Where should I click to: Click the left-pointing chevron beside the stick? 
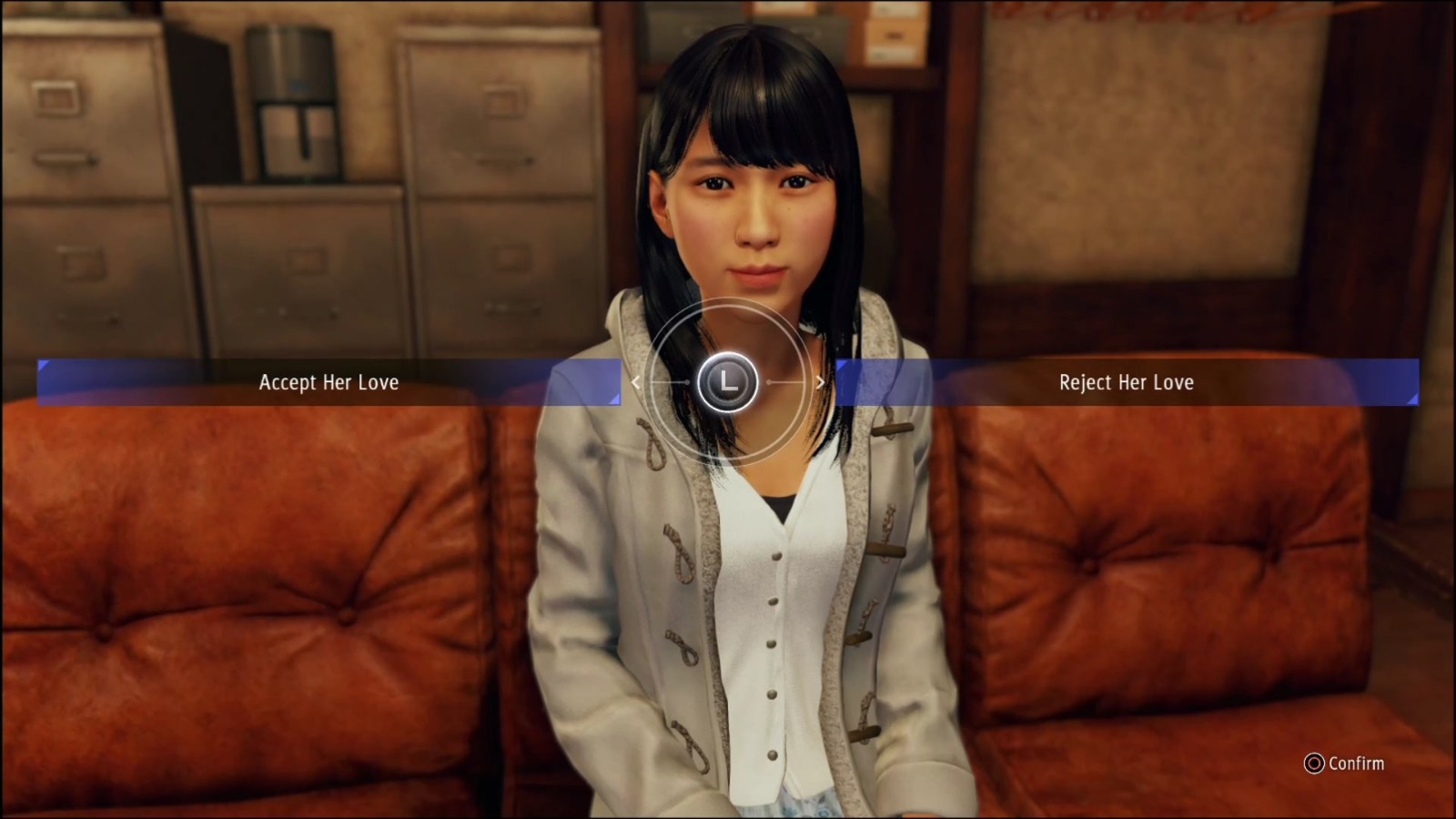[635, 382]
